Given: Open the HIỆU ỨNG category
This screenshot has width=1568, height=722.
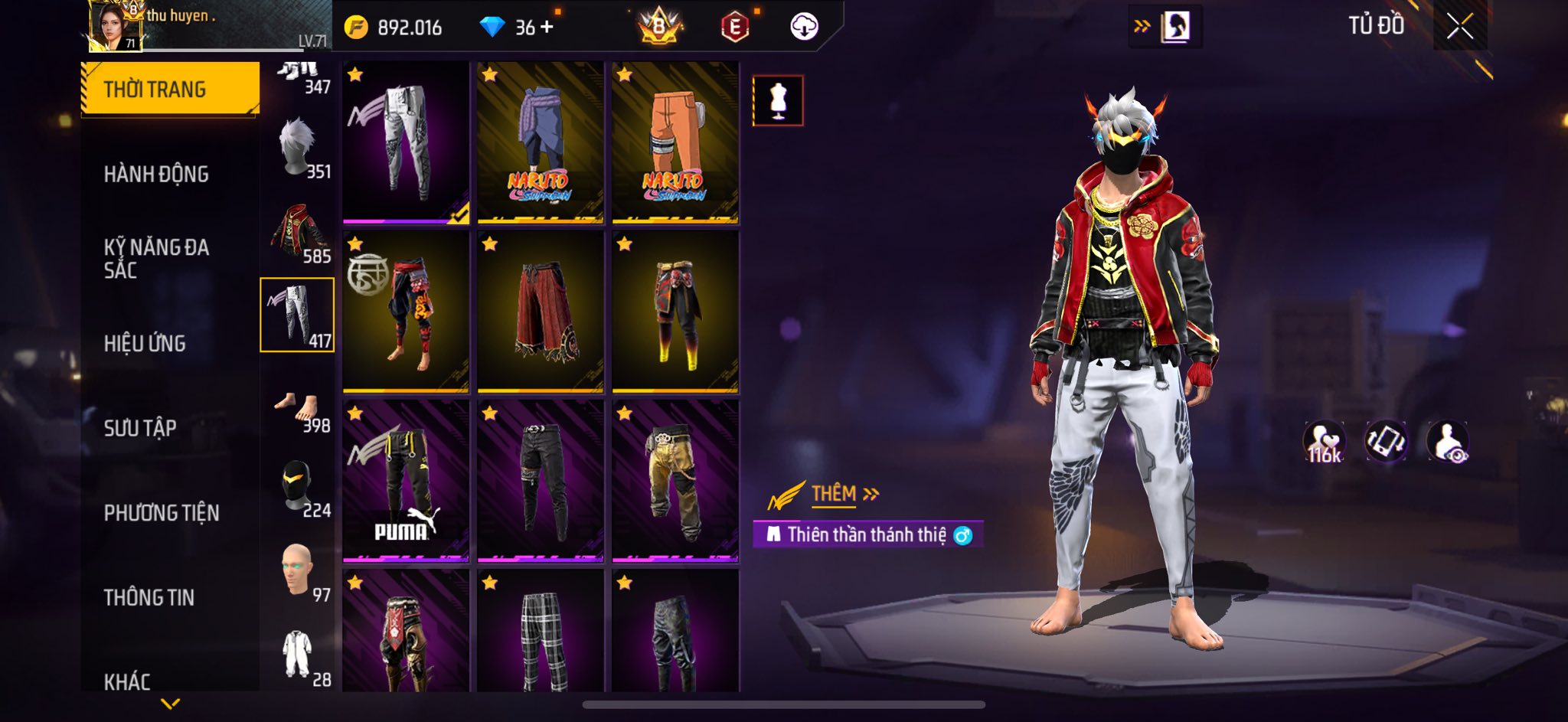Looking at the screenshot, I should coord(145,343).
